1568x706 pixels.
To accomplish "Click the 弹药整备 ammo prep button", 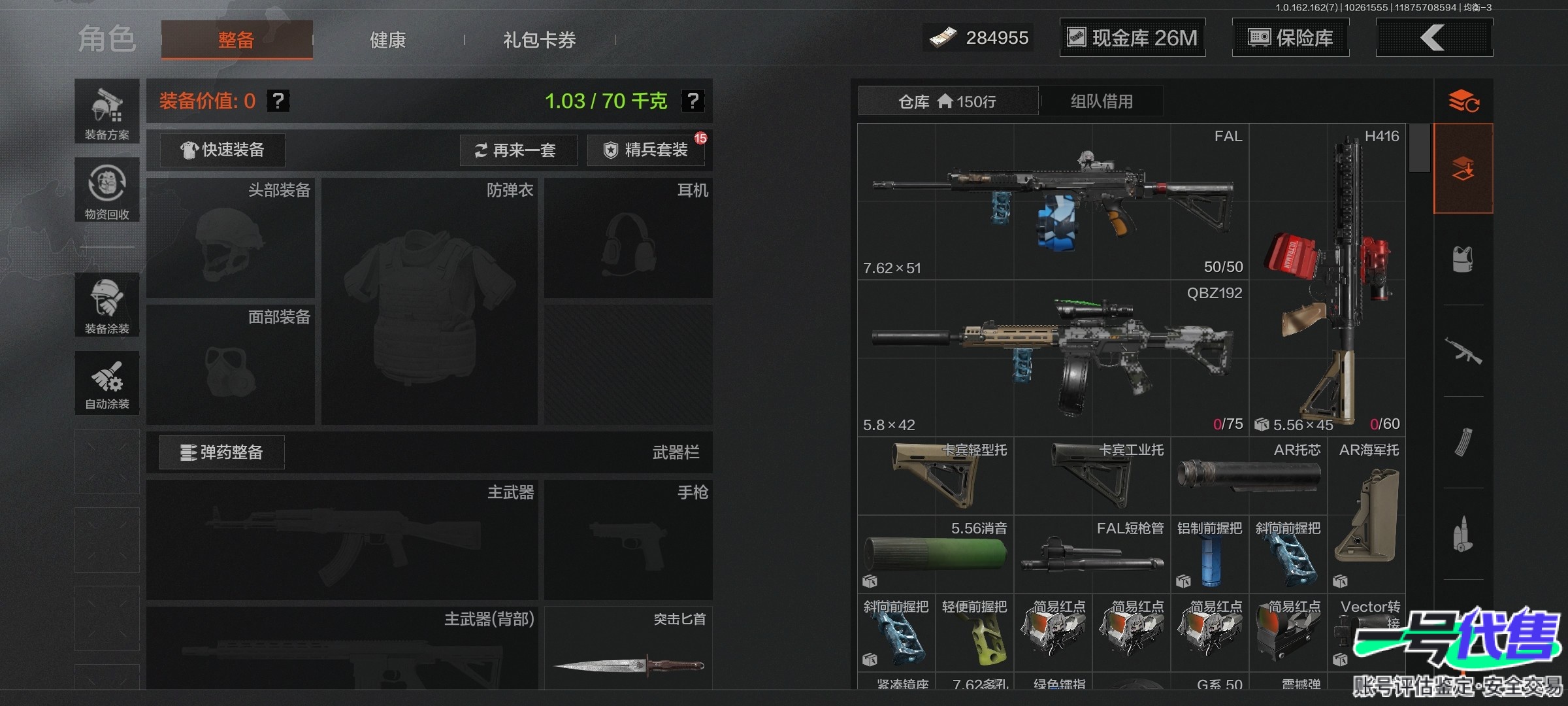I will coord(222,452).
